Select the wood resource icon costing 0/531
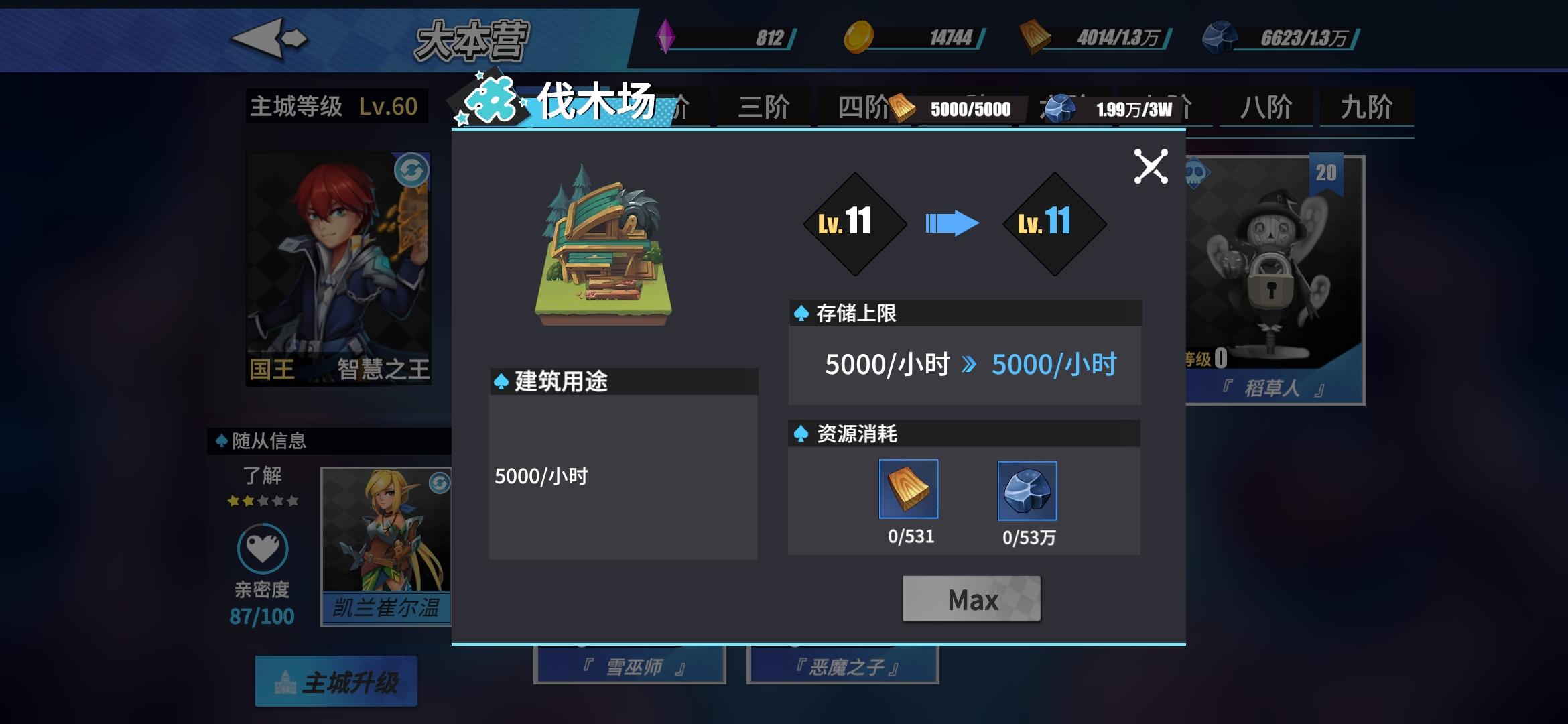The image size is (1568, 724). [x=908, y=489]
